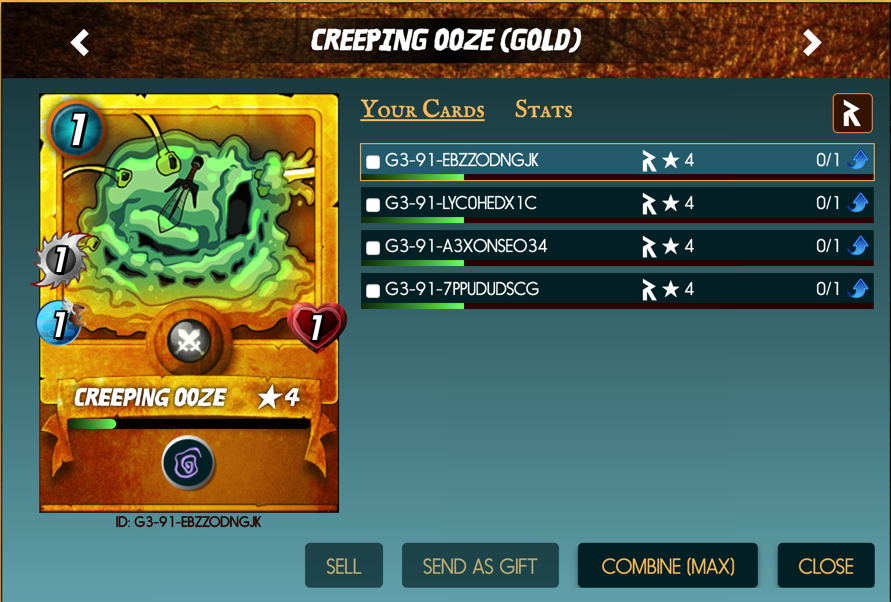
Task: Tick the checkbox for card G3-91-EBZZODNGJK
Action: pyautogui.click(x=373, y=162)
